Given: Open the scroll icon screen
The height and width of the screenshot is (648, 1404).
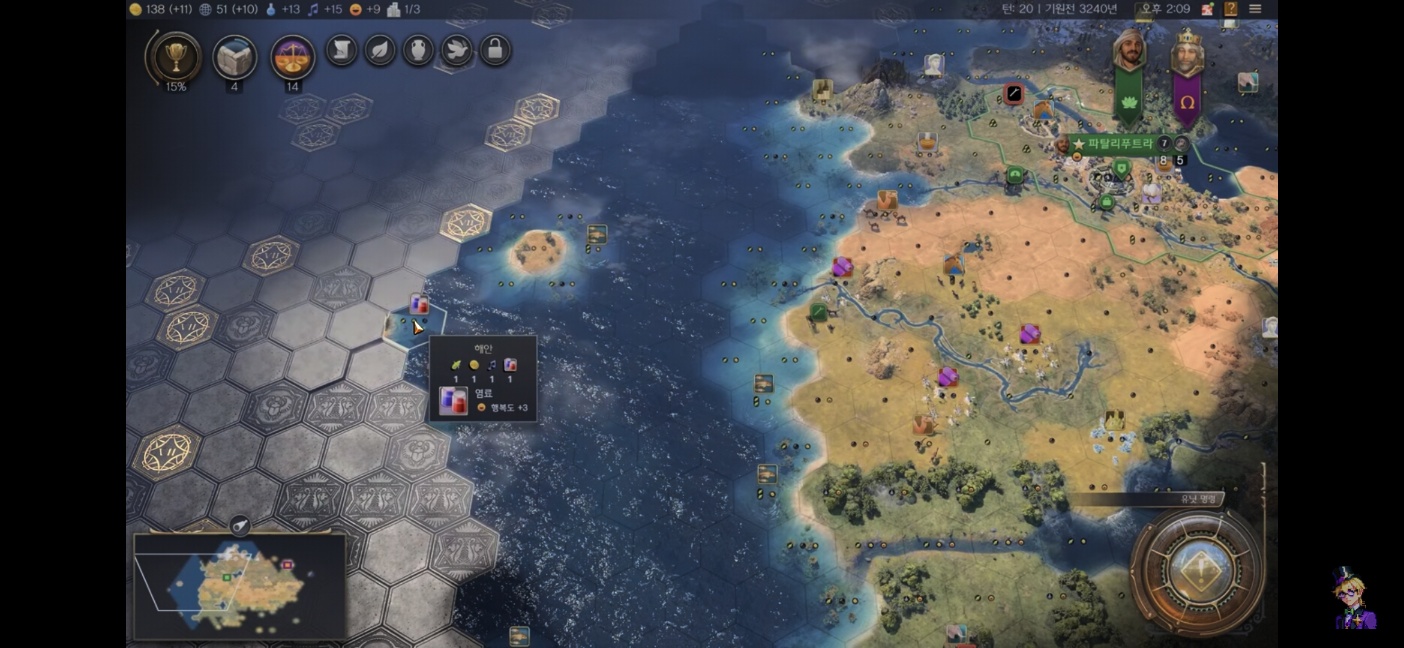Looking at the screenshot, I should point(342,50).
